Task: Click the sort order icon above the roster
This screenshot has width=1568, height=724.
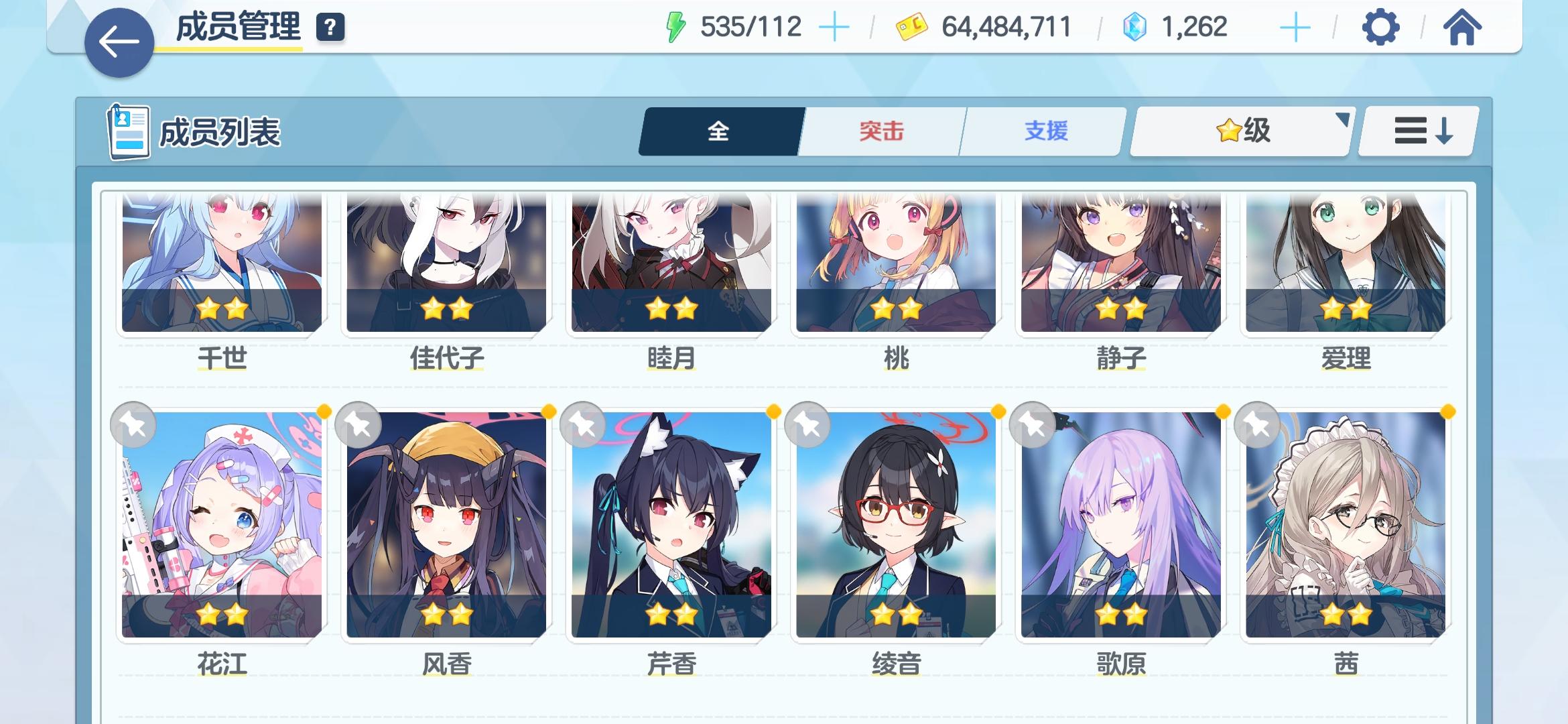Action: tap(1416, 131)
